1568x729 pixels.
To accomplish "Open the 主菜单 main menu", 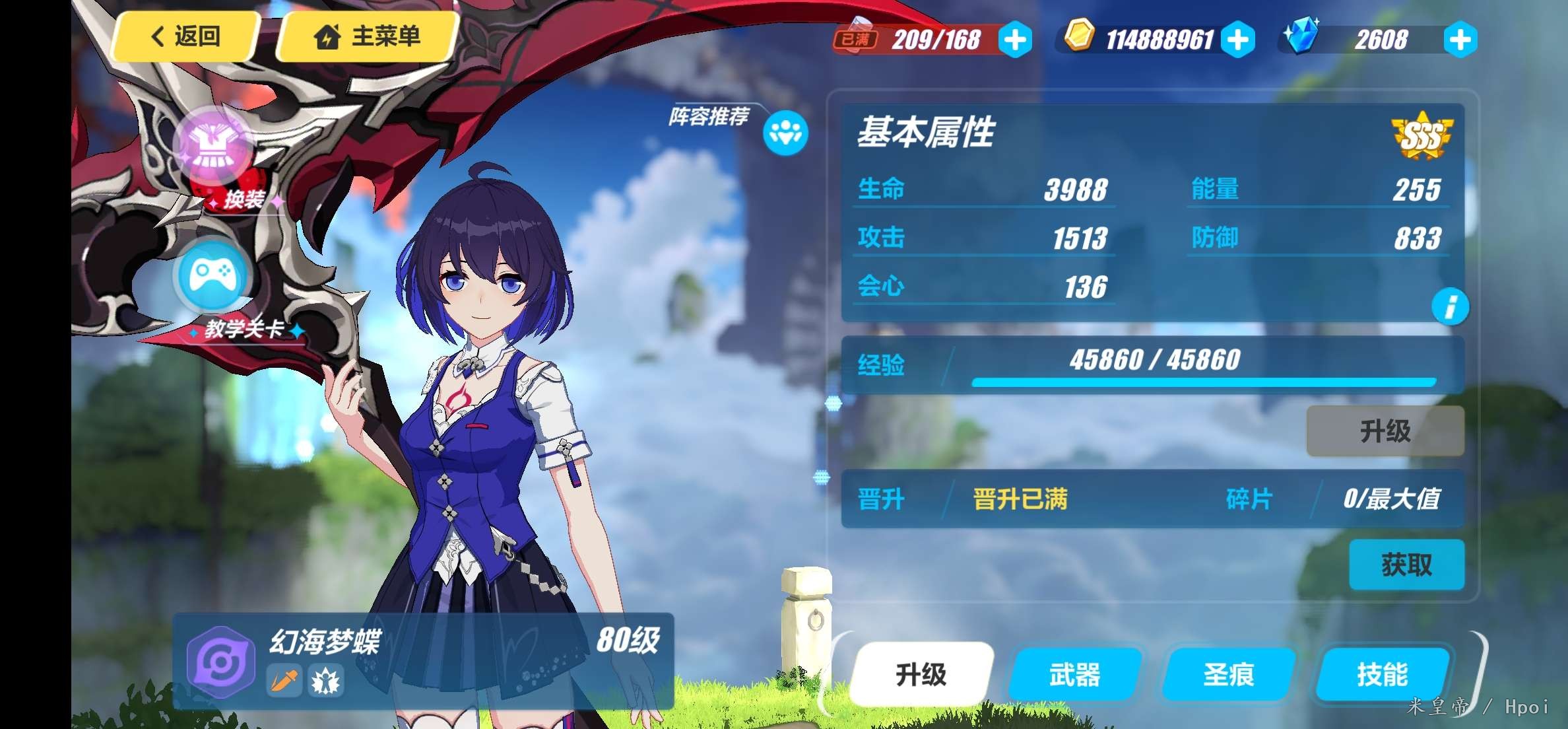I will (368, 36).
